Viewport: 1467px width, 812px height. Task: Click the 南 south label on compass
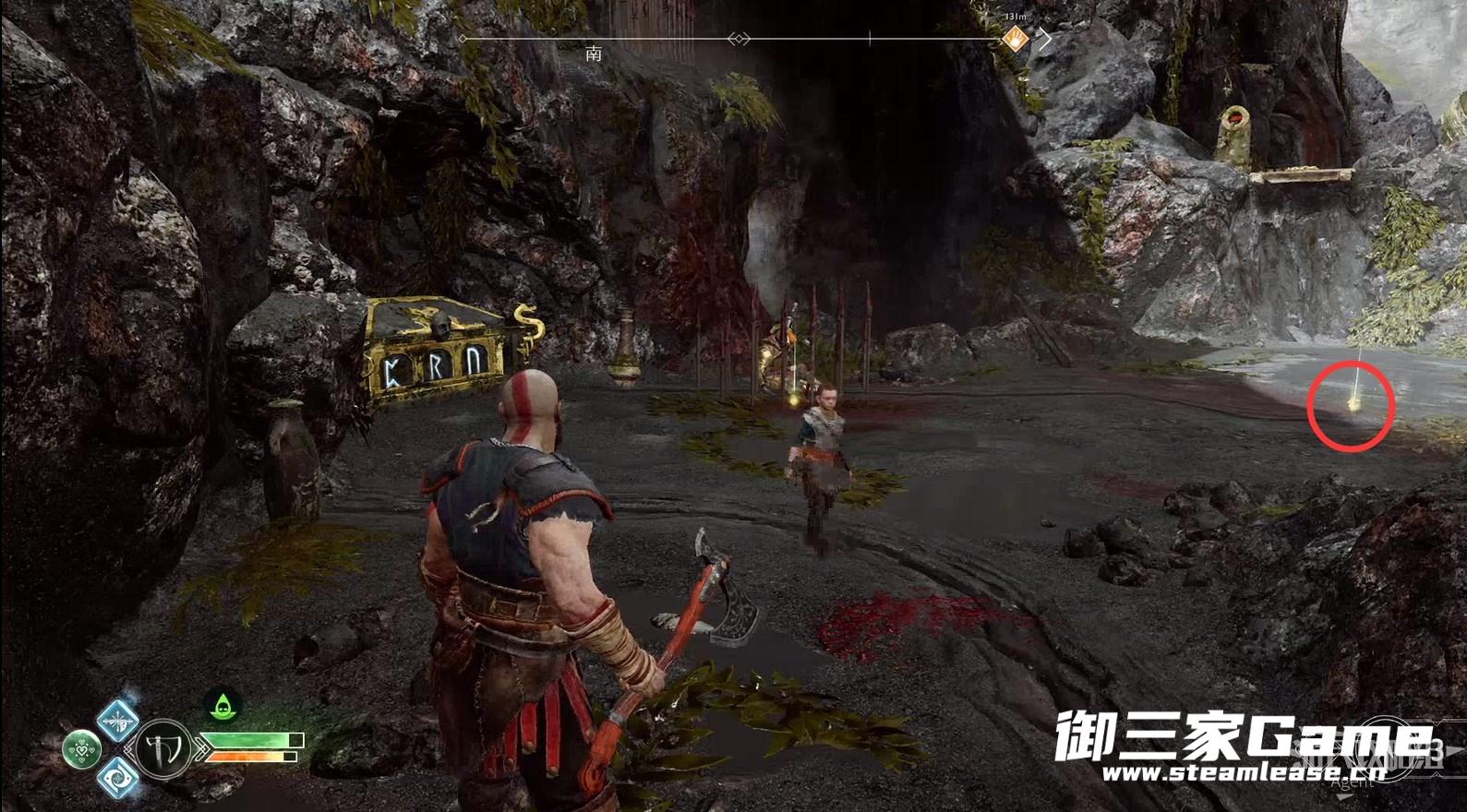click(x=594, y=54)
